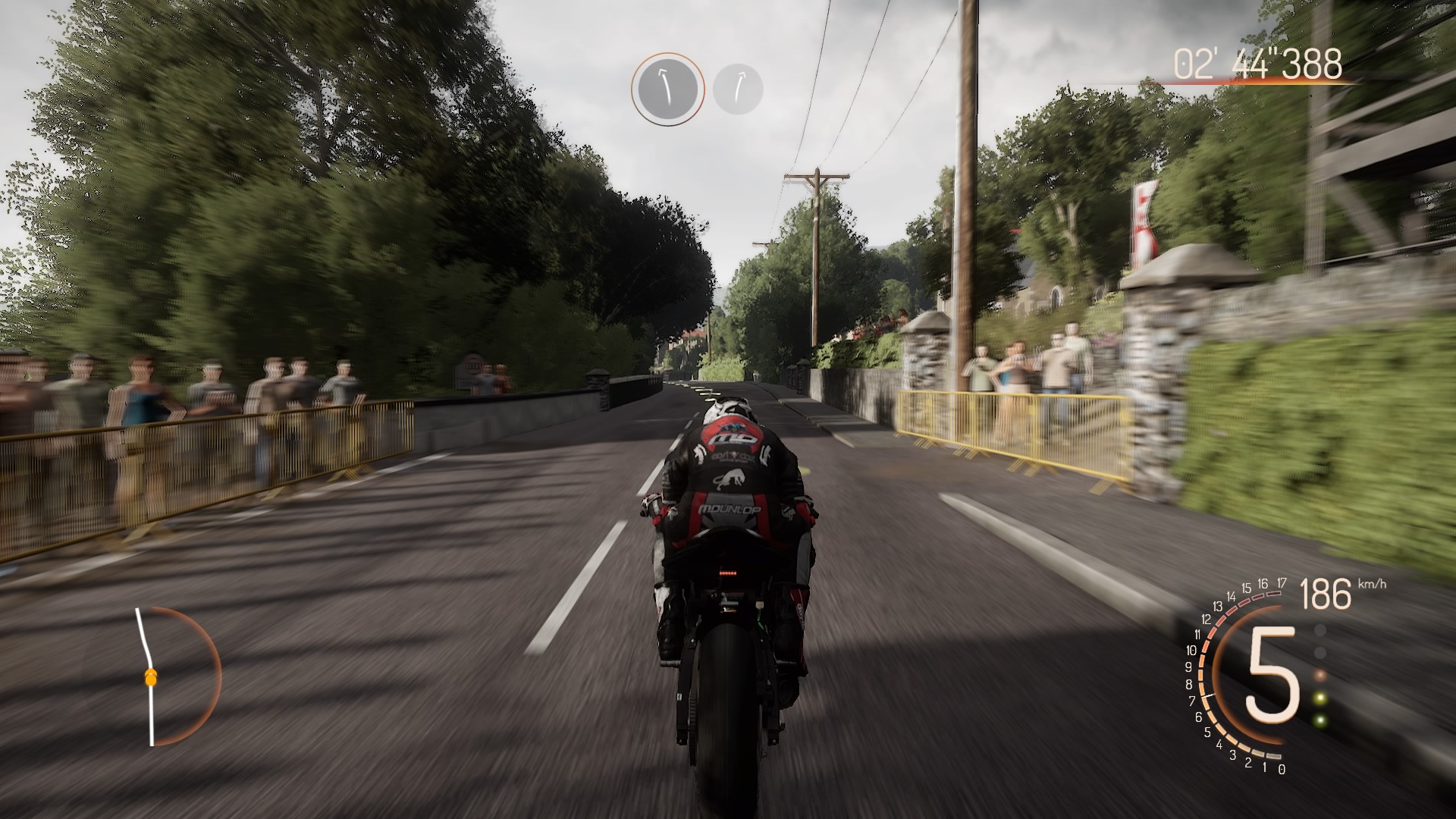Select the faded next-corner indicator icon
The image size is (1456, 819).
click(738, 89)
